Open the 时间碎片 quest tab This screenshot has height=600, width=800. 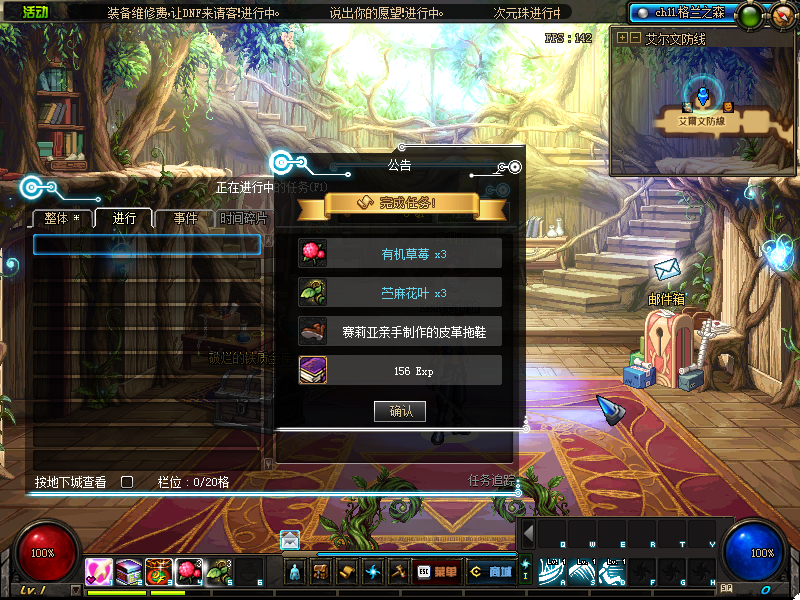[x=243, y=218]
